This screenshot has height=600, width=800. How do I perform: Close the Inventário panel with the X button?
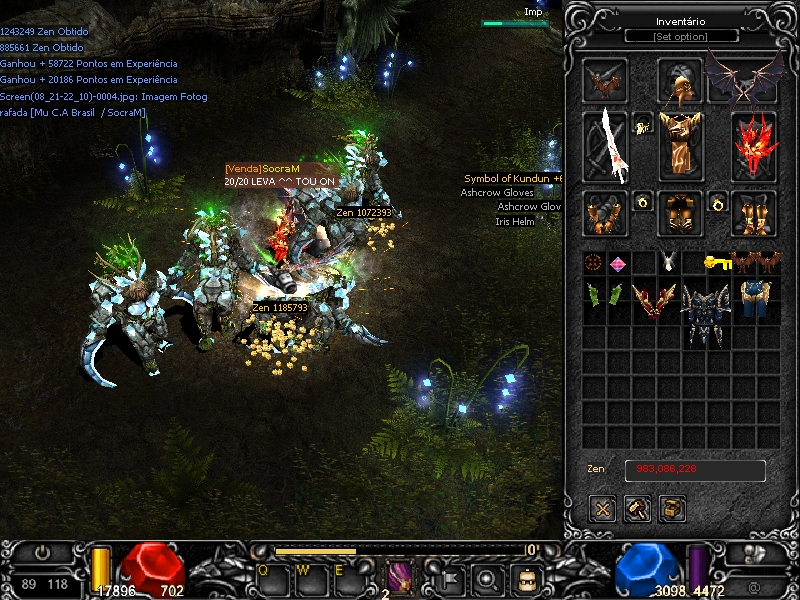(x=602, y=508)
